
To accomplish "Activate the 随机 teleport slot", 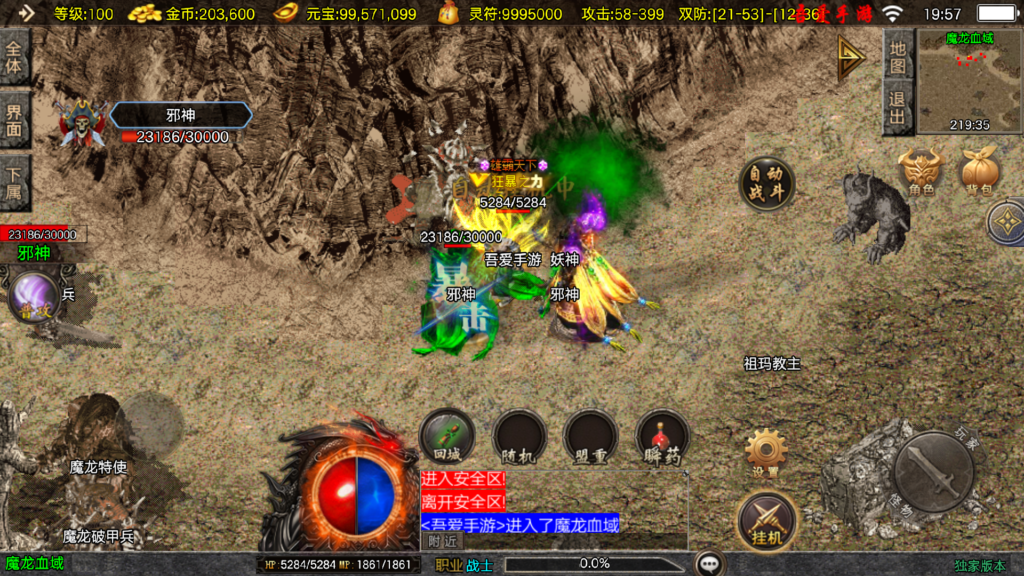I will tap(520, 436).
